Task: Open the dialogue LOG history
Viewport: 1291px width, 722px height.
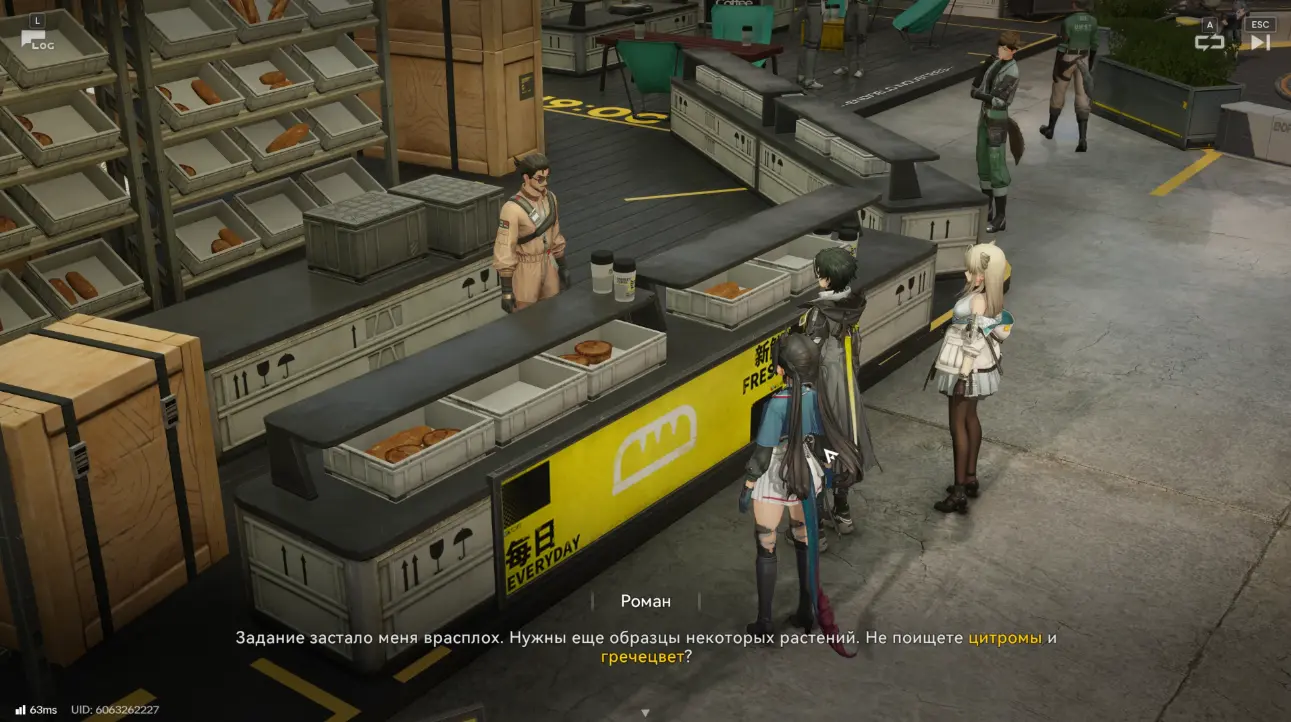Action: pyautogui.click(x=37, y=39)
